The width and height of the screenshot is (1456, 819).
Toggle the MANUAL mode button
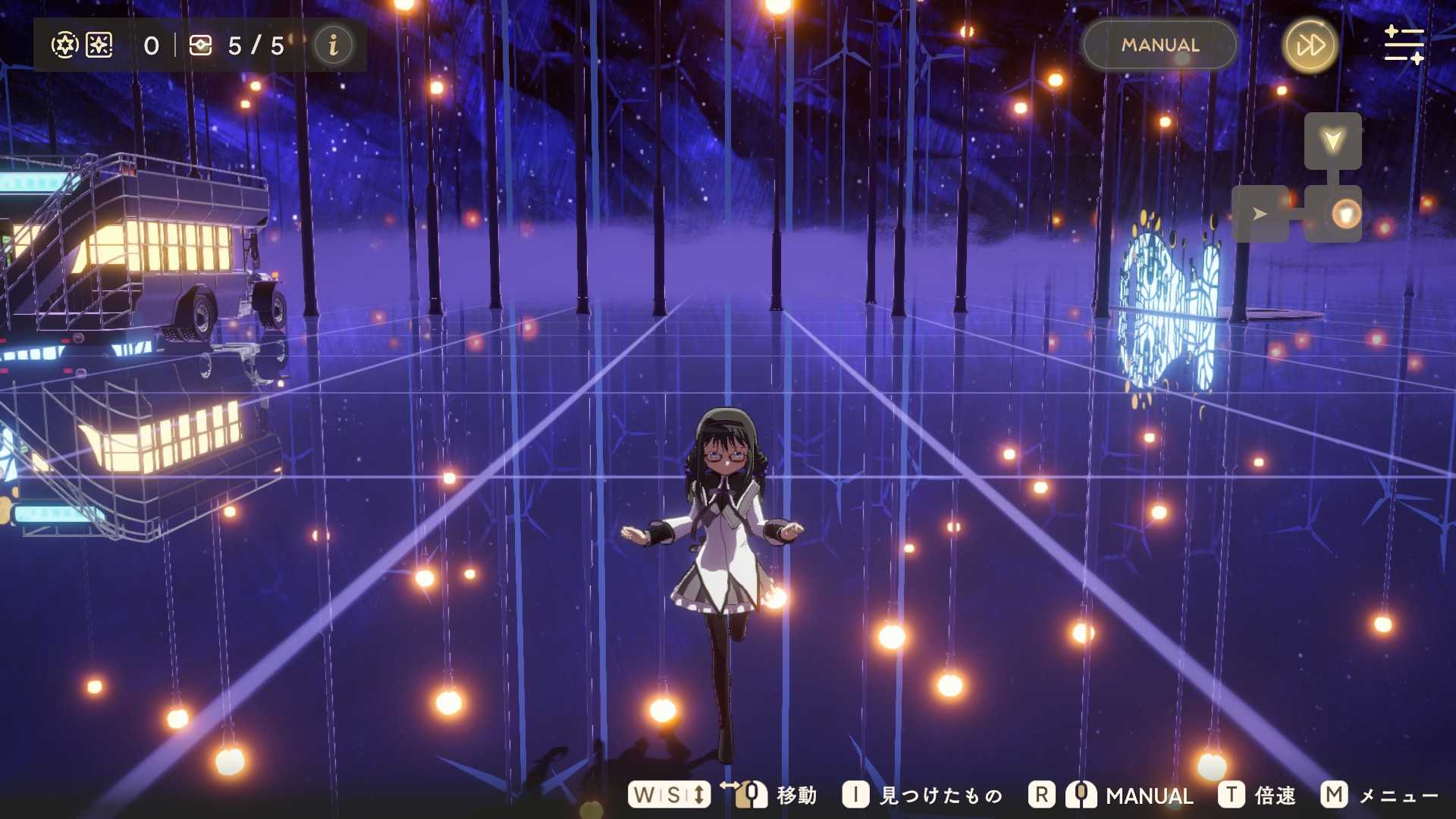[x=1159, y=45]
